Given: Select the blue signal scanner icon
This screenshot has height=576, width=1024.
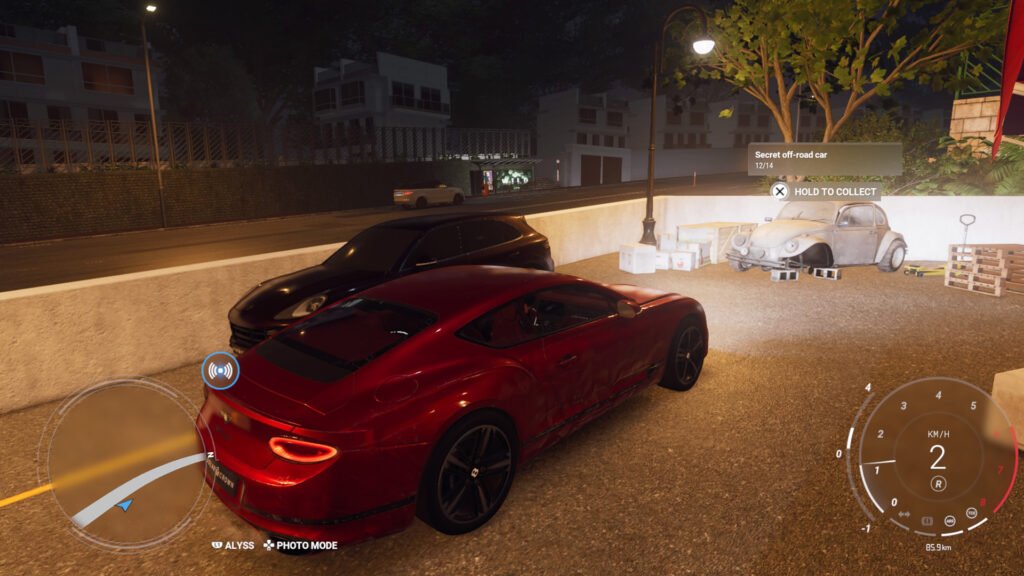Looking at the screenshot, I should click(220, 371).
